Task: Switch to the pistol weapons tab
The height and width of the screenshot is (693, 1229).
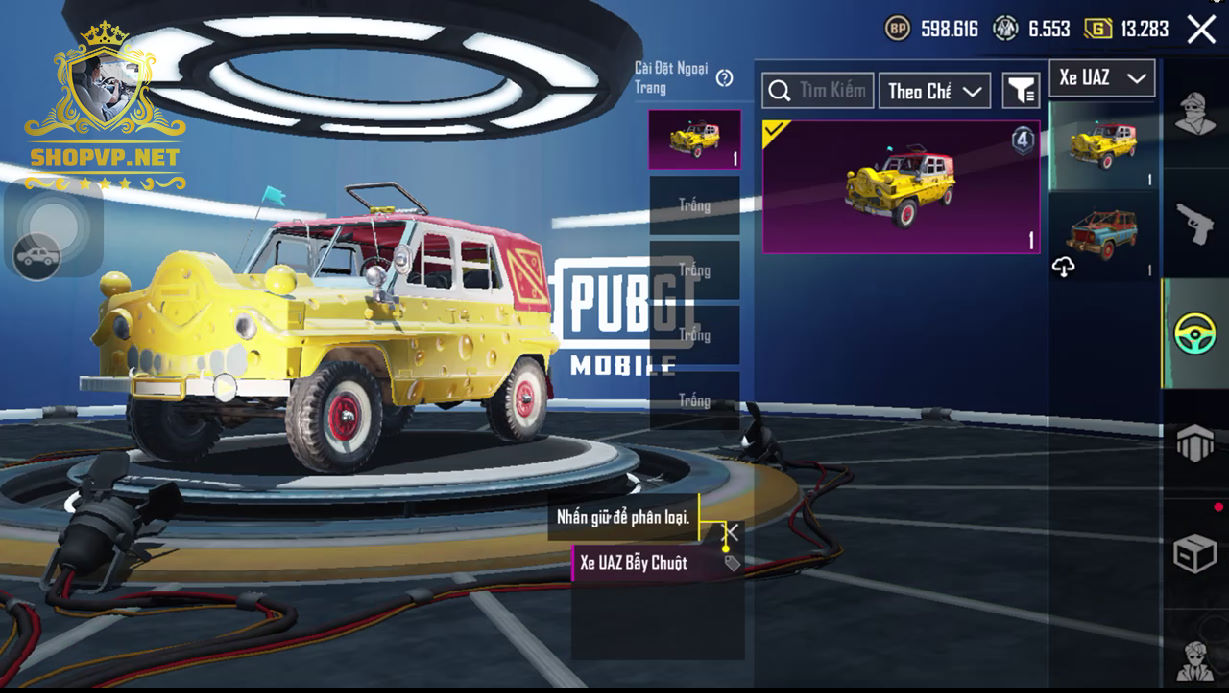Action: click(x=1195, y=223)
